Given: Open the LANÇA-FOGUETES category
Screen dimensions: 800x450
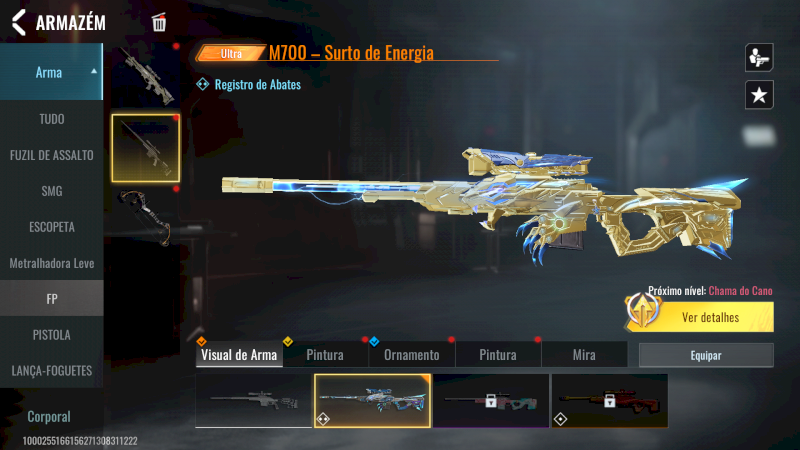Looking at the screenshot, I should (51, 370).
